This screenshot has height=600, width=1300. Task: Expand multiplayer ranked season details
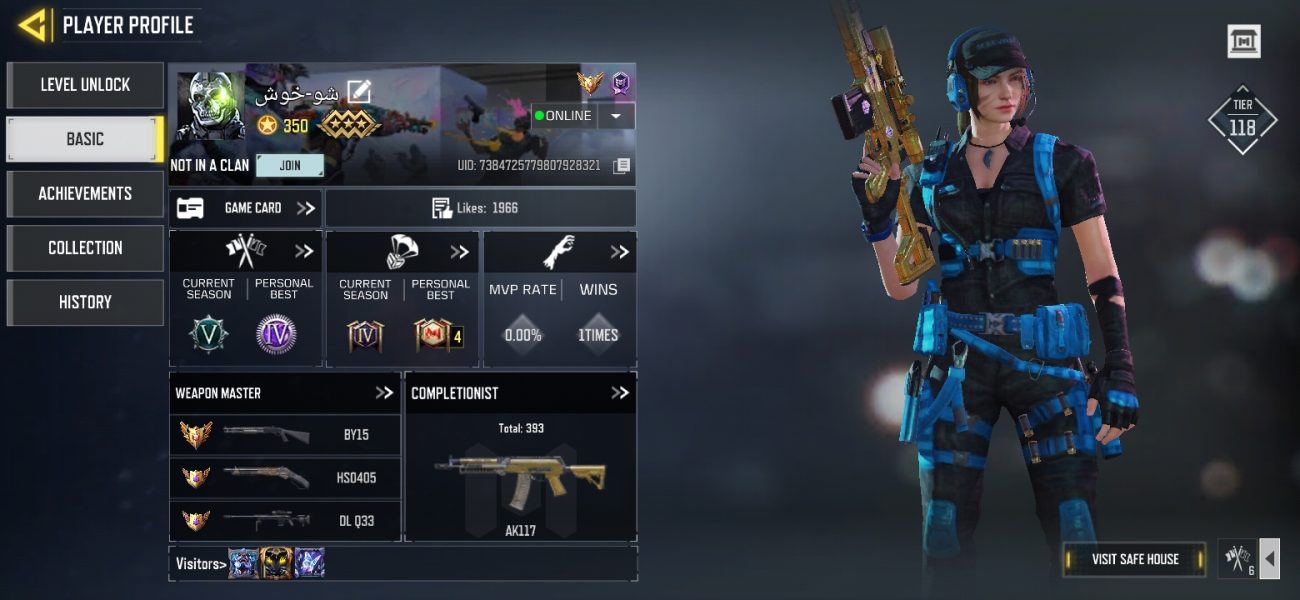[x=304, y=251]
